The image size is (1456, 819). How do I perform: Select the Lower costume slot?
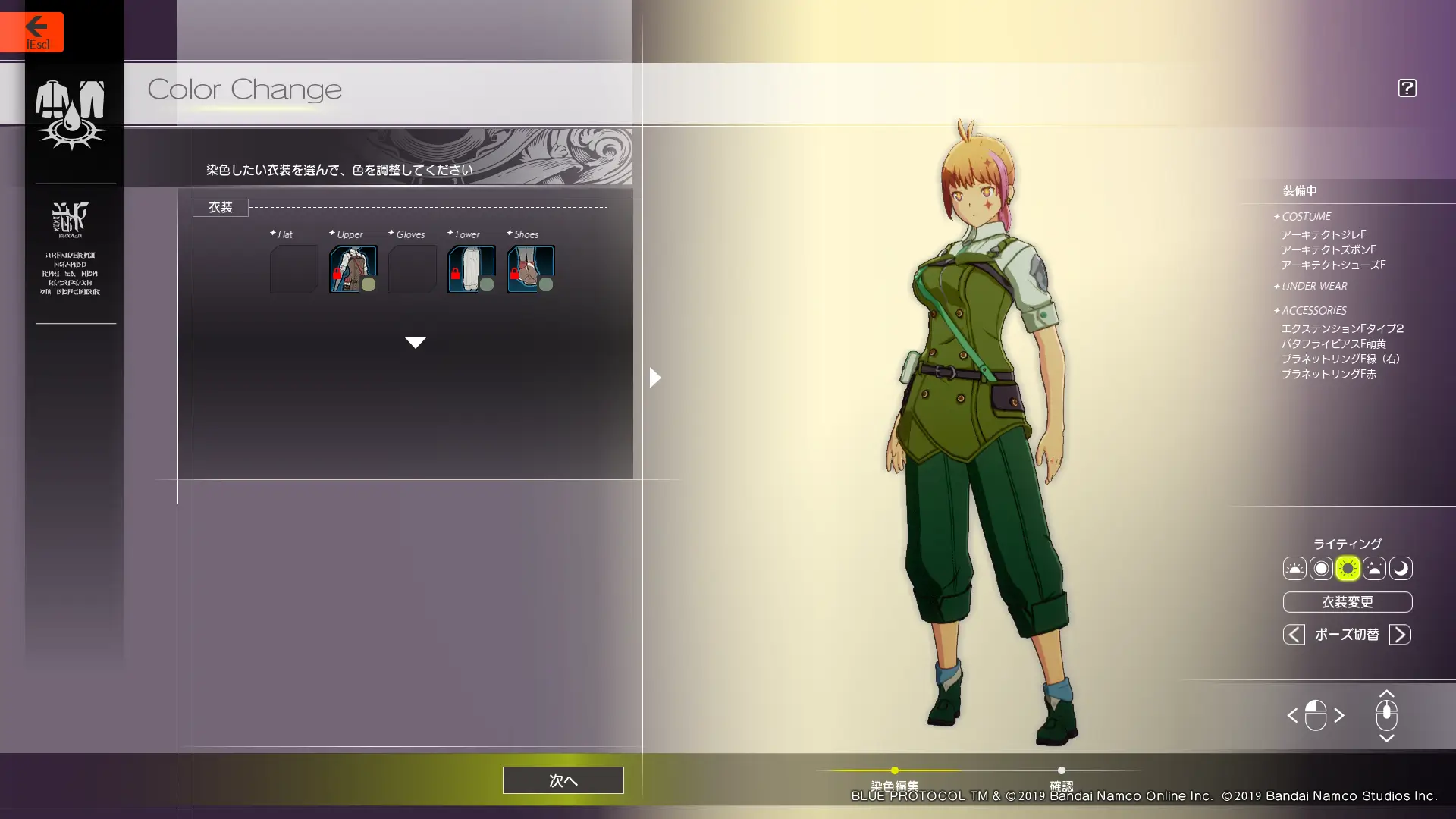click(471, 268)
